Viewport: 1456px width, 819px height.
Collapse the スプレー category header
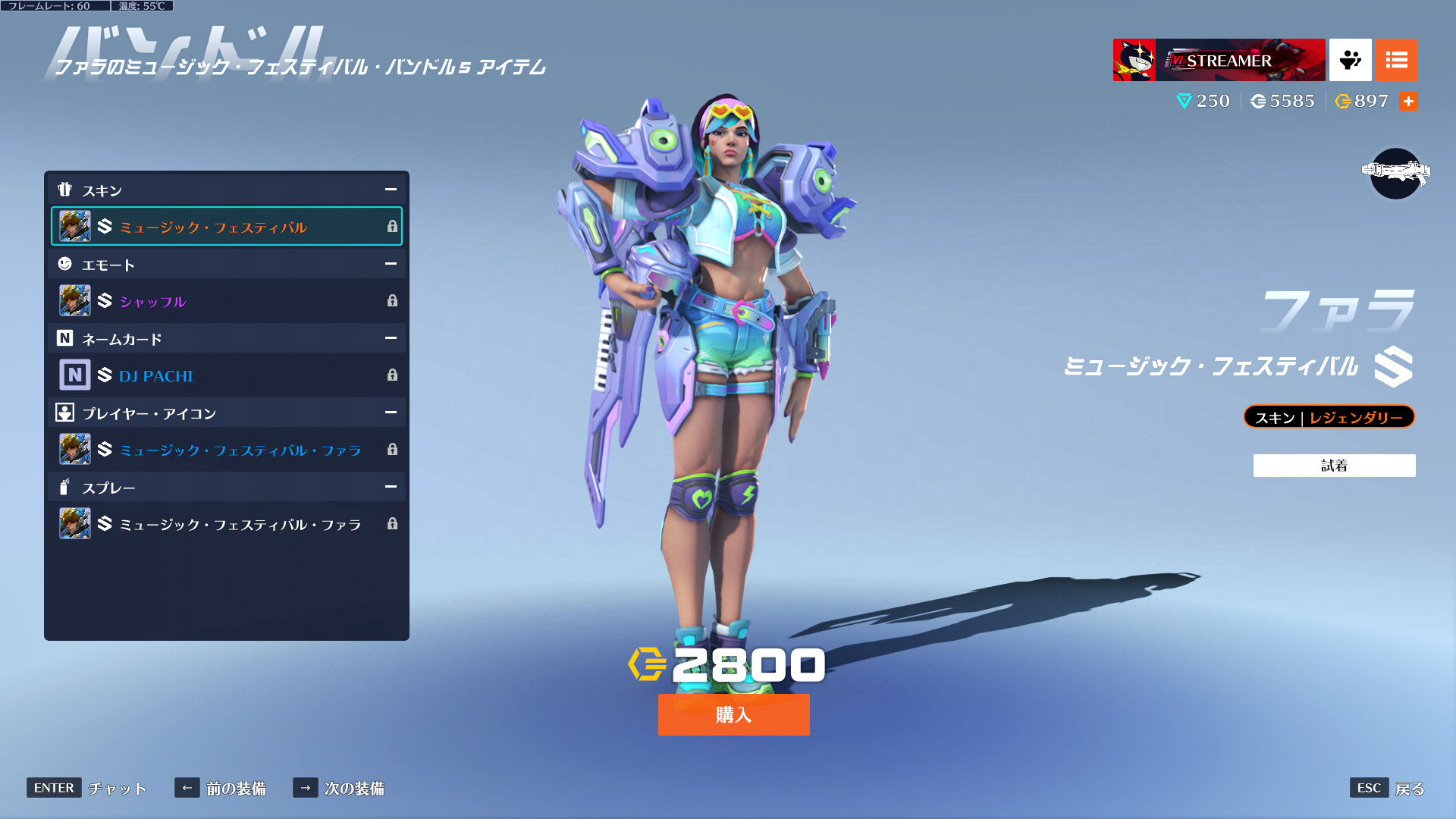coord(391,487)
